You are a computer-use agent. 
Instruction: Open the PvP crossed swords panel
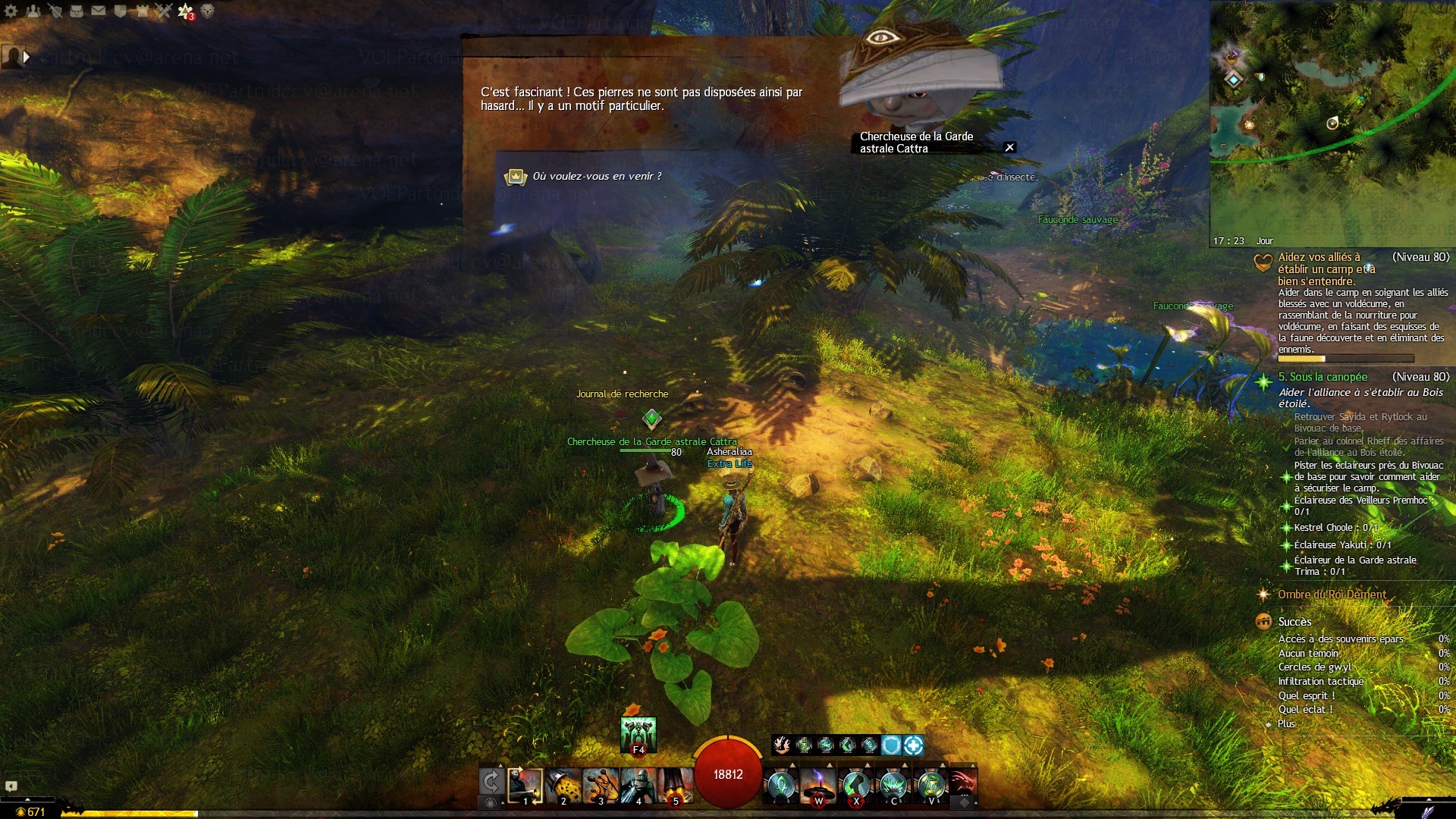(x=164, y=11)
